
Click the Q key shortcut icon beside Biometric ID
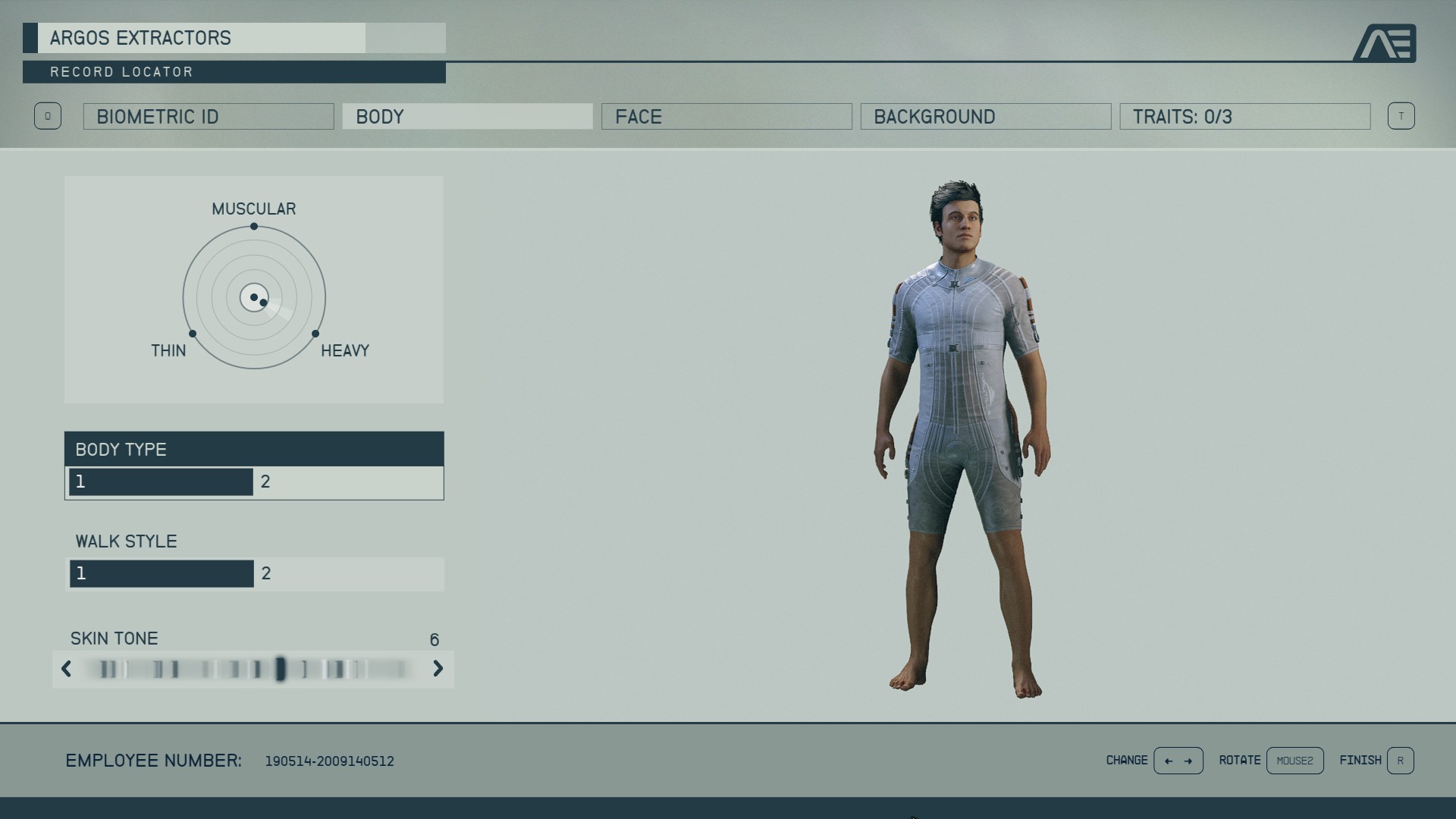pos(48,116)
